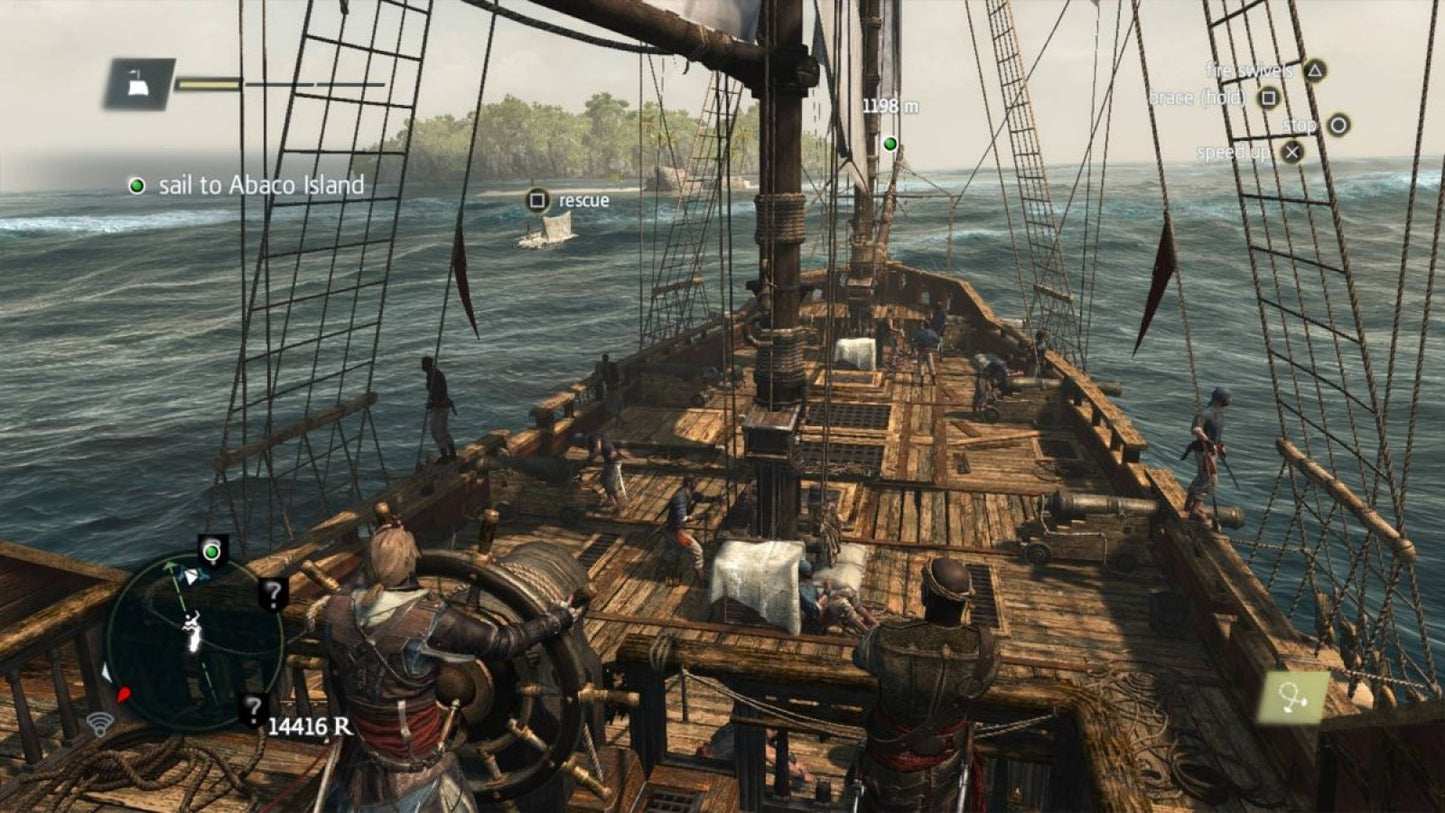Select the 'rescue' label near the drifting raft
The width and height of the screenshot is (1445, 813).
pyautogui.click(x=583, y=200)
